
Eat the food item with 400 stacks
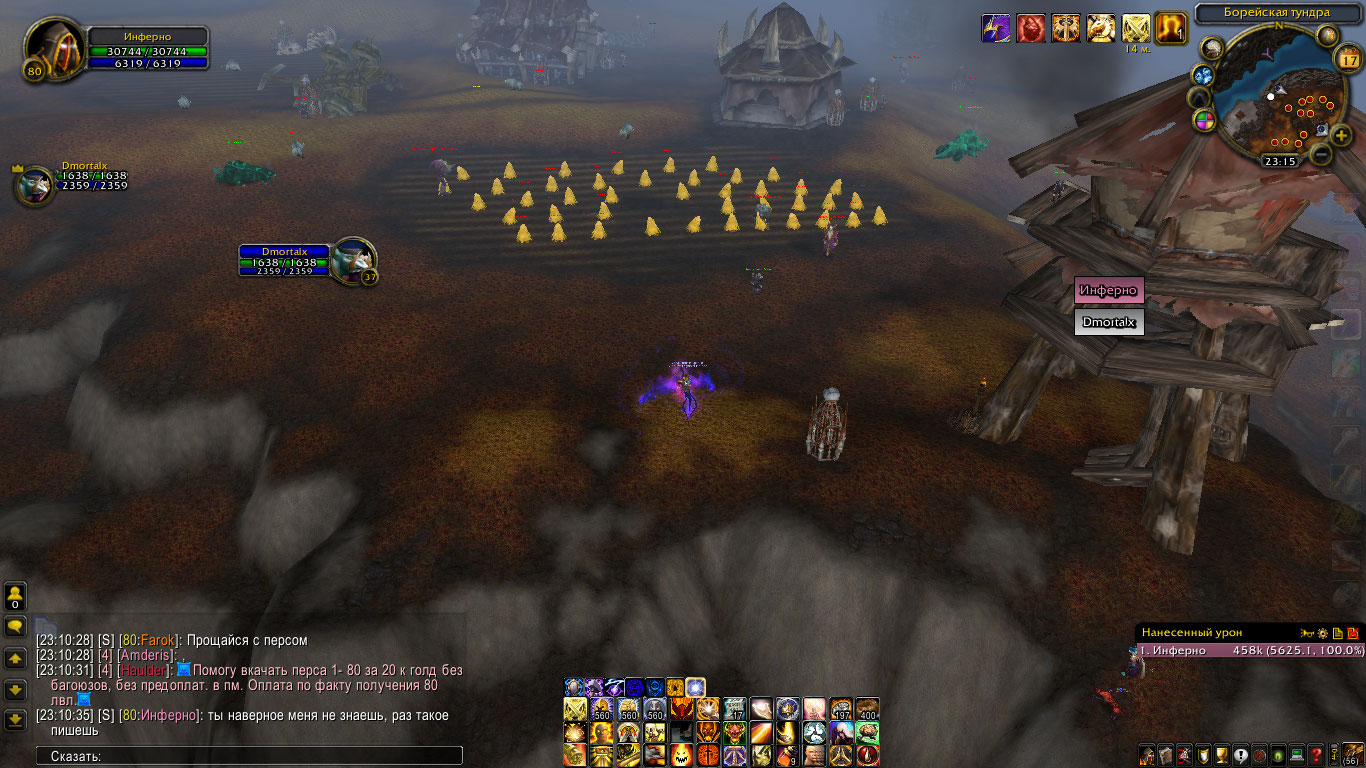pyautogui.click(x=867, y=710)
